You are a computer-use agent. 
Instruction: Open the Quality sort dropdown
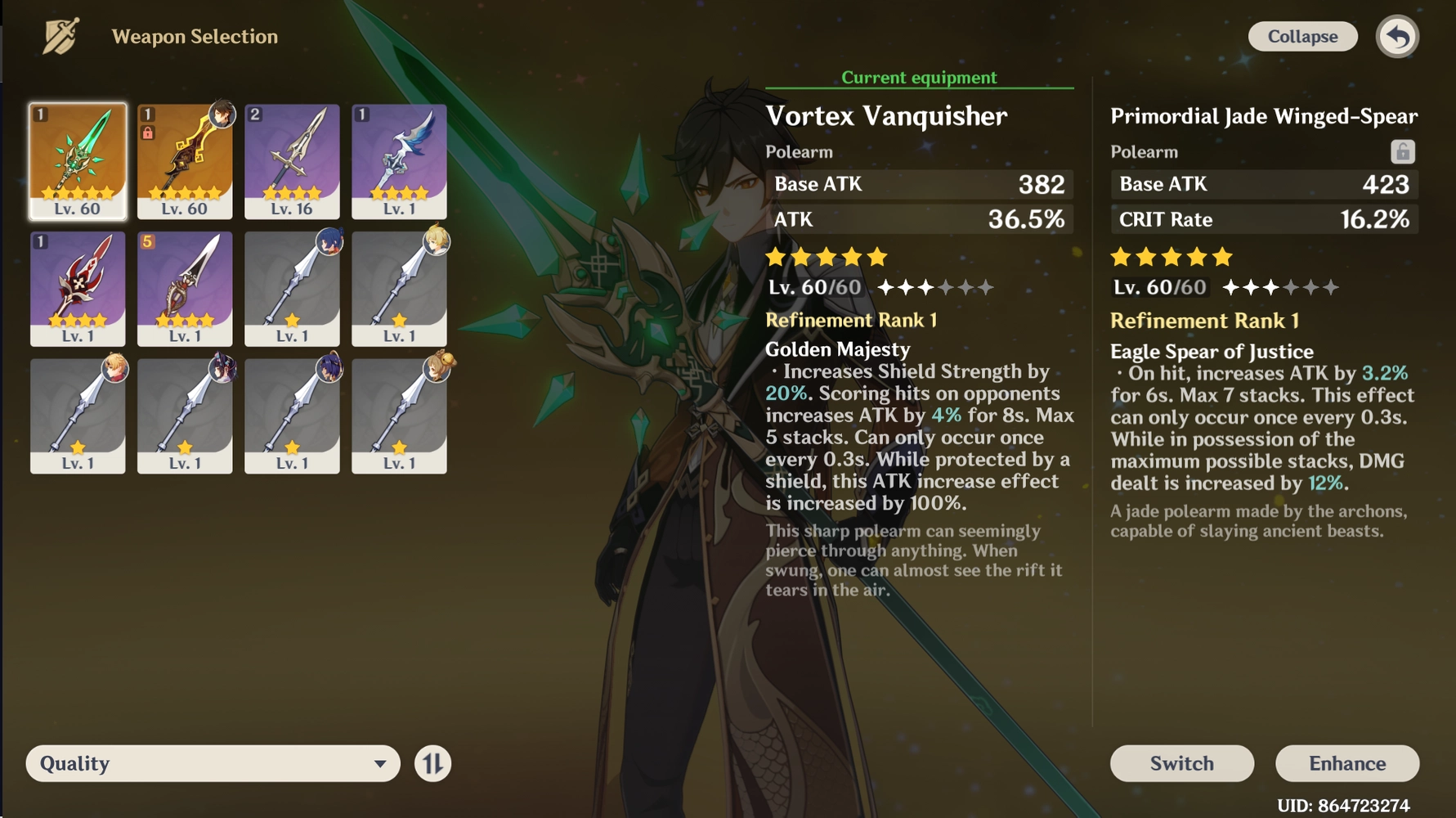coord(213,763)
